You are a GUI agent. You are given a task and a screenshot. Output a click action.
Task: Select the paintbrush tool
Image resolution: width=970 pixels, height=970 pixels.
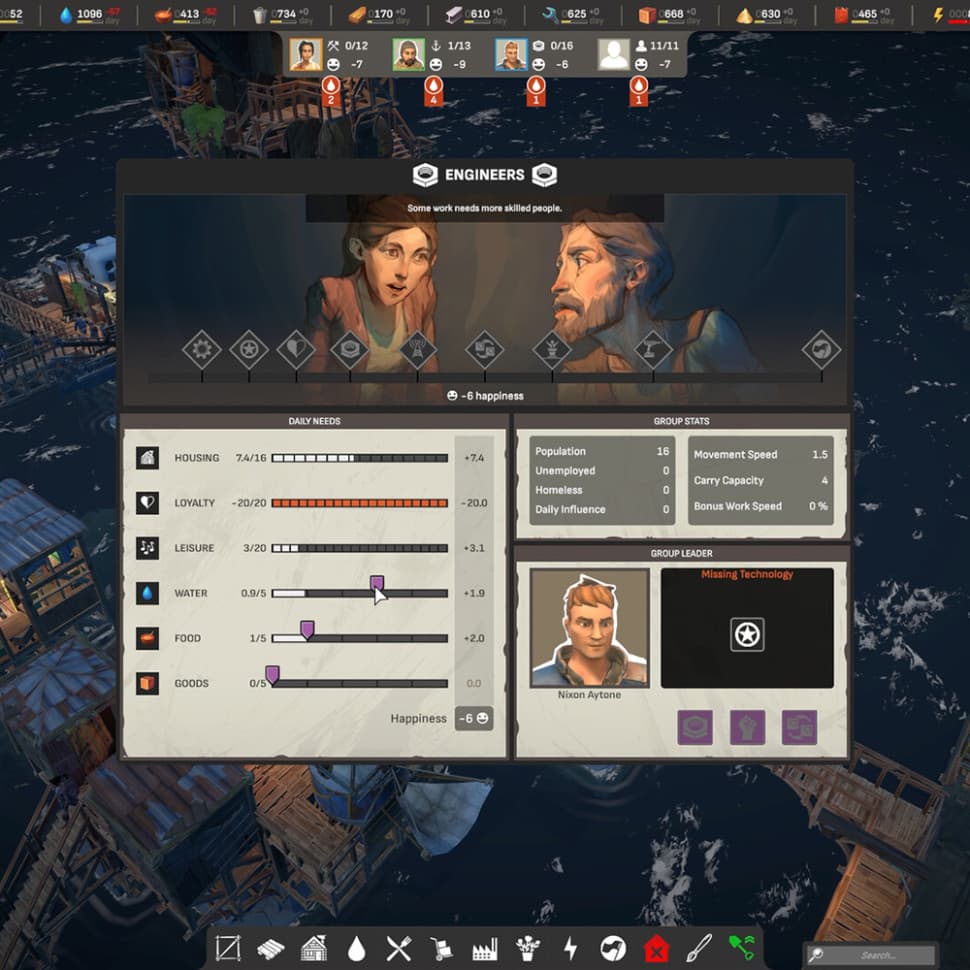[x=699, y=947]
